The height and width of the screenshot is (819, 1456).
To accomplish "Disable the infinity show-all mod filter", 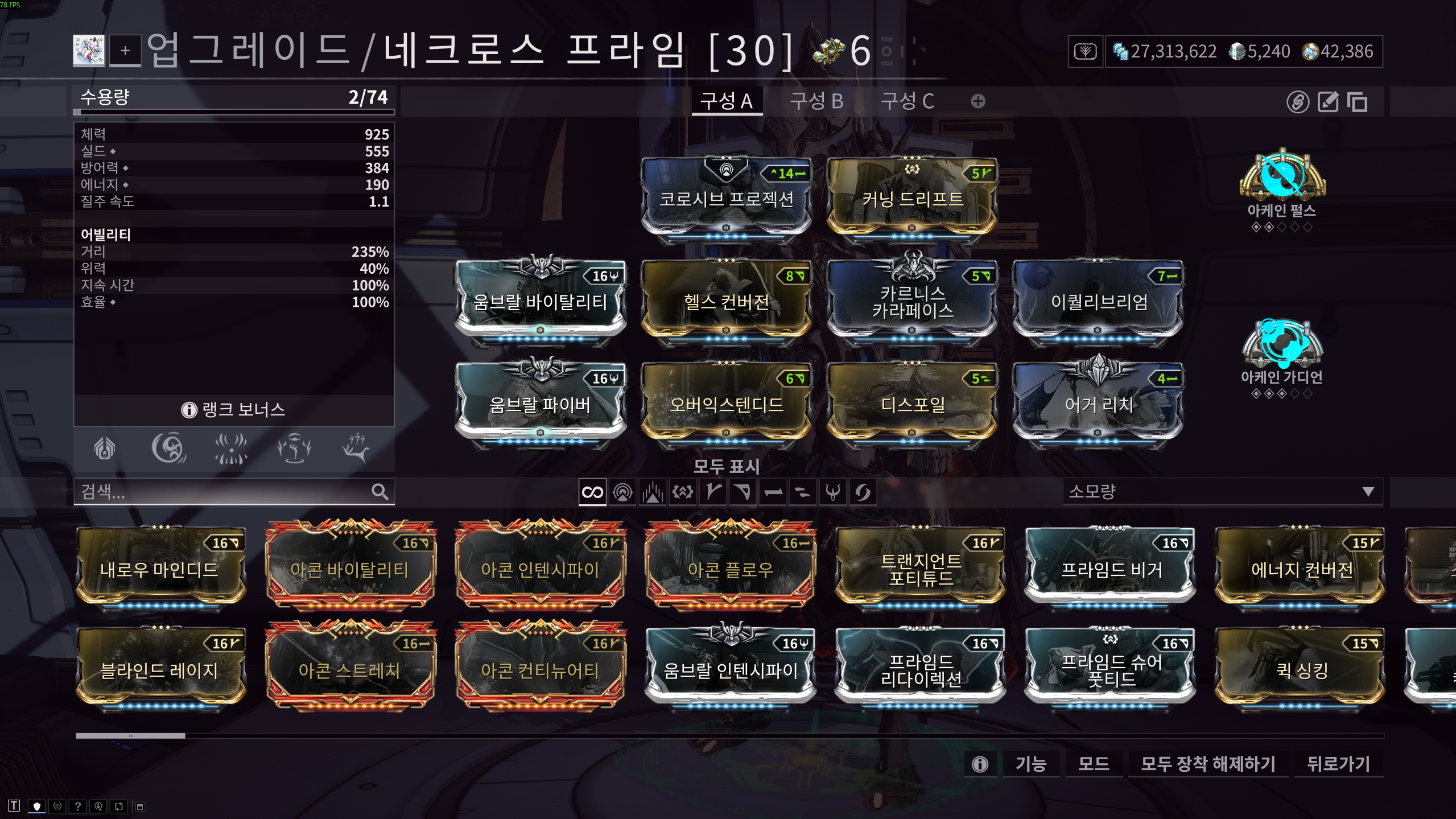I will pyautogui.click(x=592, y=492).
